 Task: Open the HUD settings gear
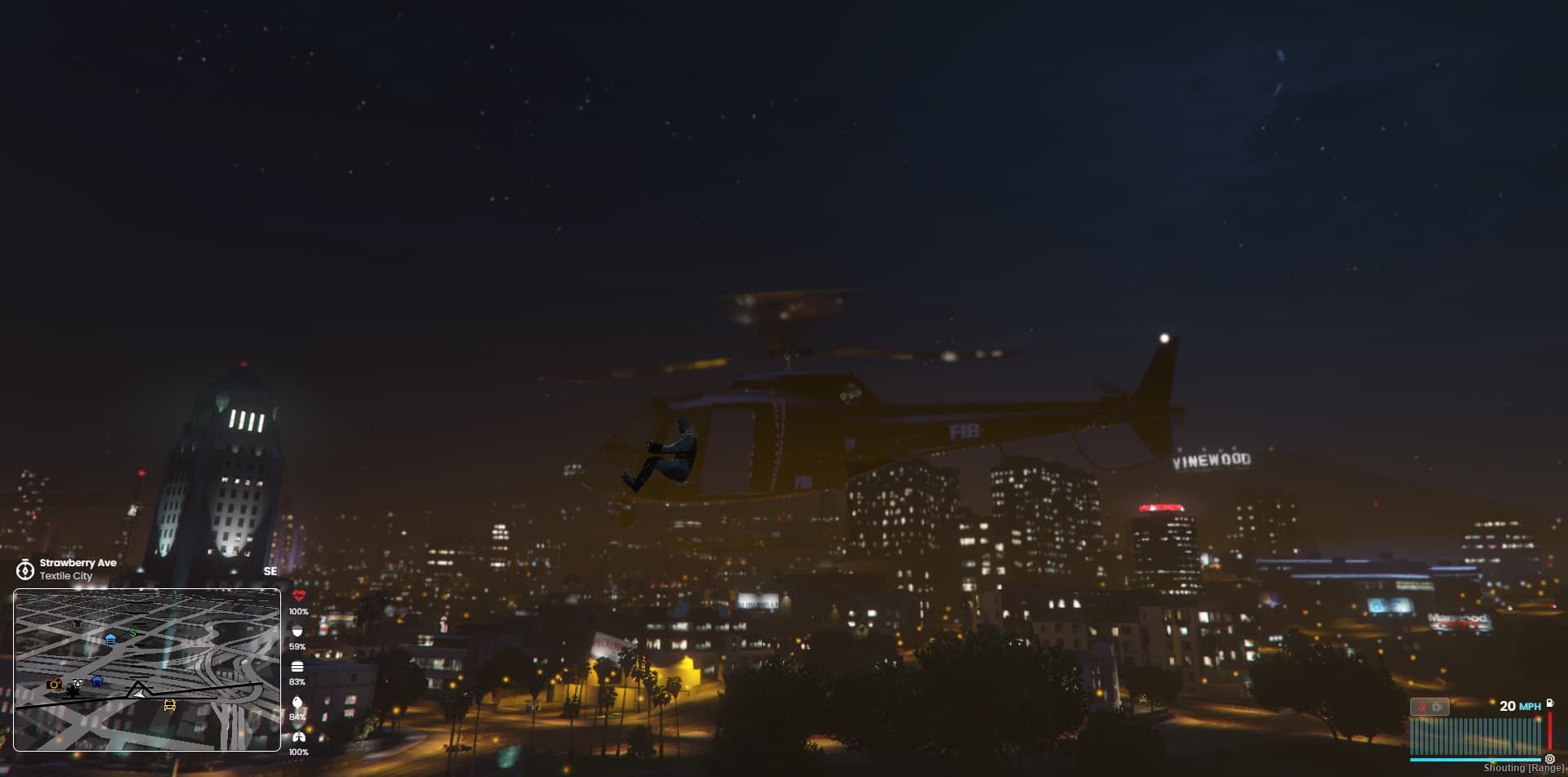pyautogui.click(x=1550, y=761)
